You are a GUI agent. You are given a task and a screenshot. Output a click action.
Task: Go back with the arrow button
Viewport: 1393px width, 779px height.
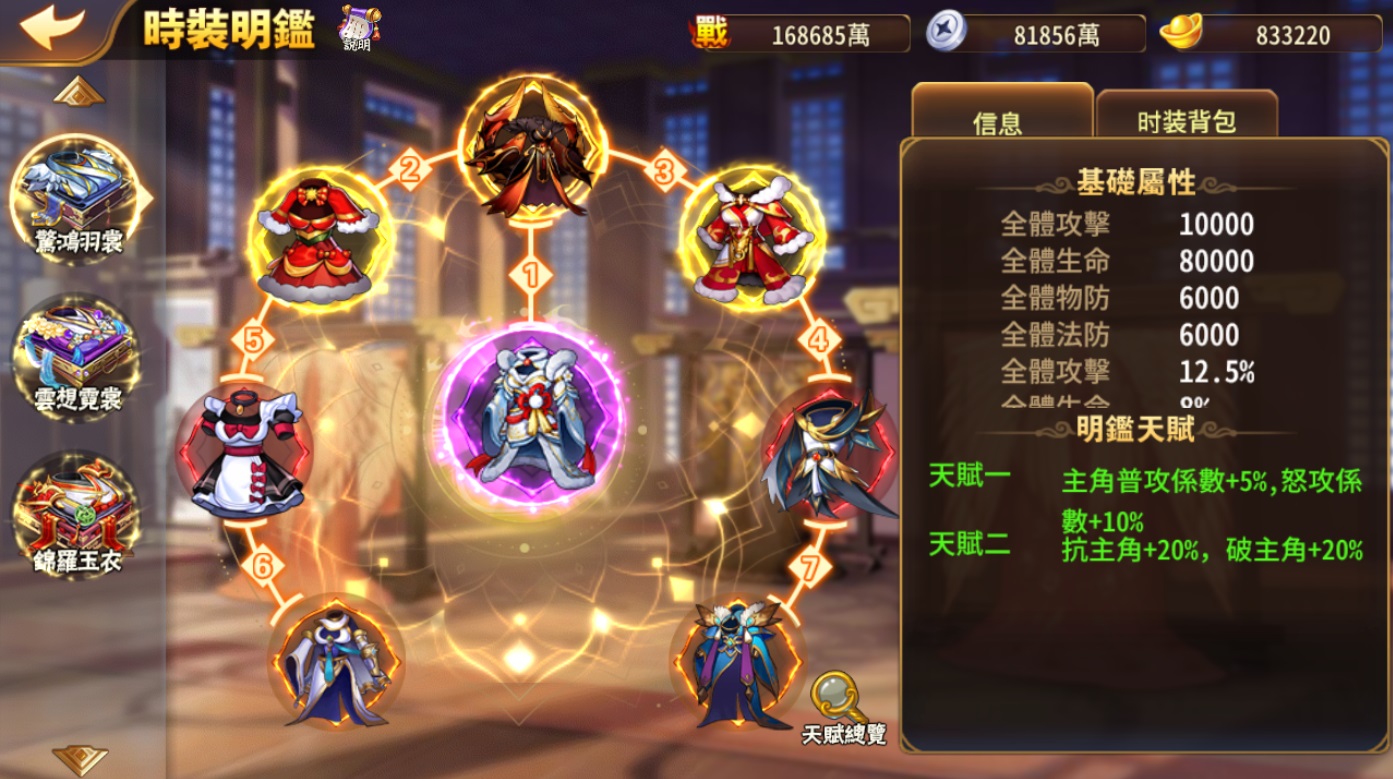tap(52, 27)
